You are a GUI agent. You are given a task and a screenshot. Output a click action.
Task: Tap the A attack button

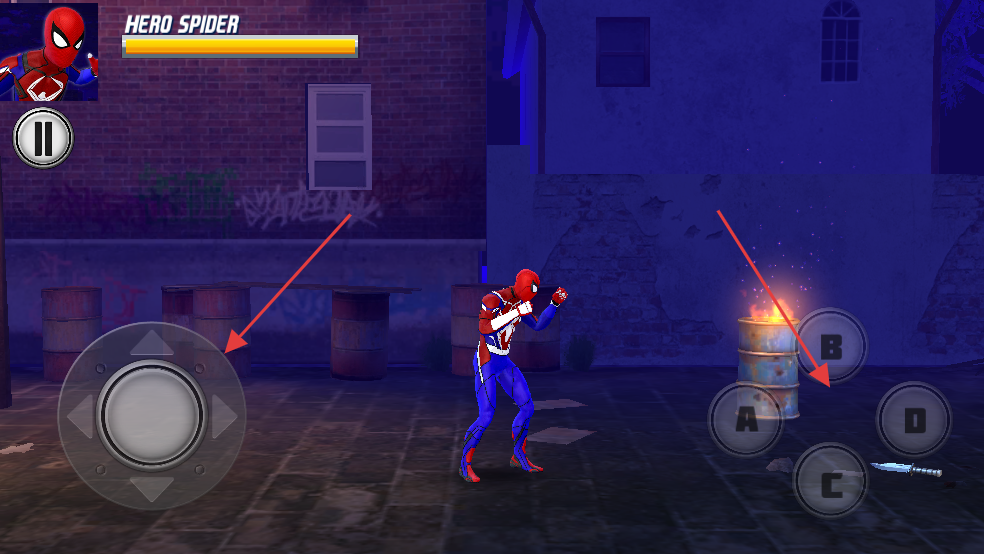pyautogui.click(x=746, y=419)
